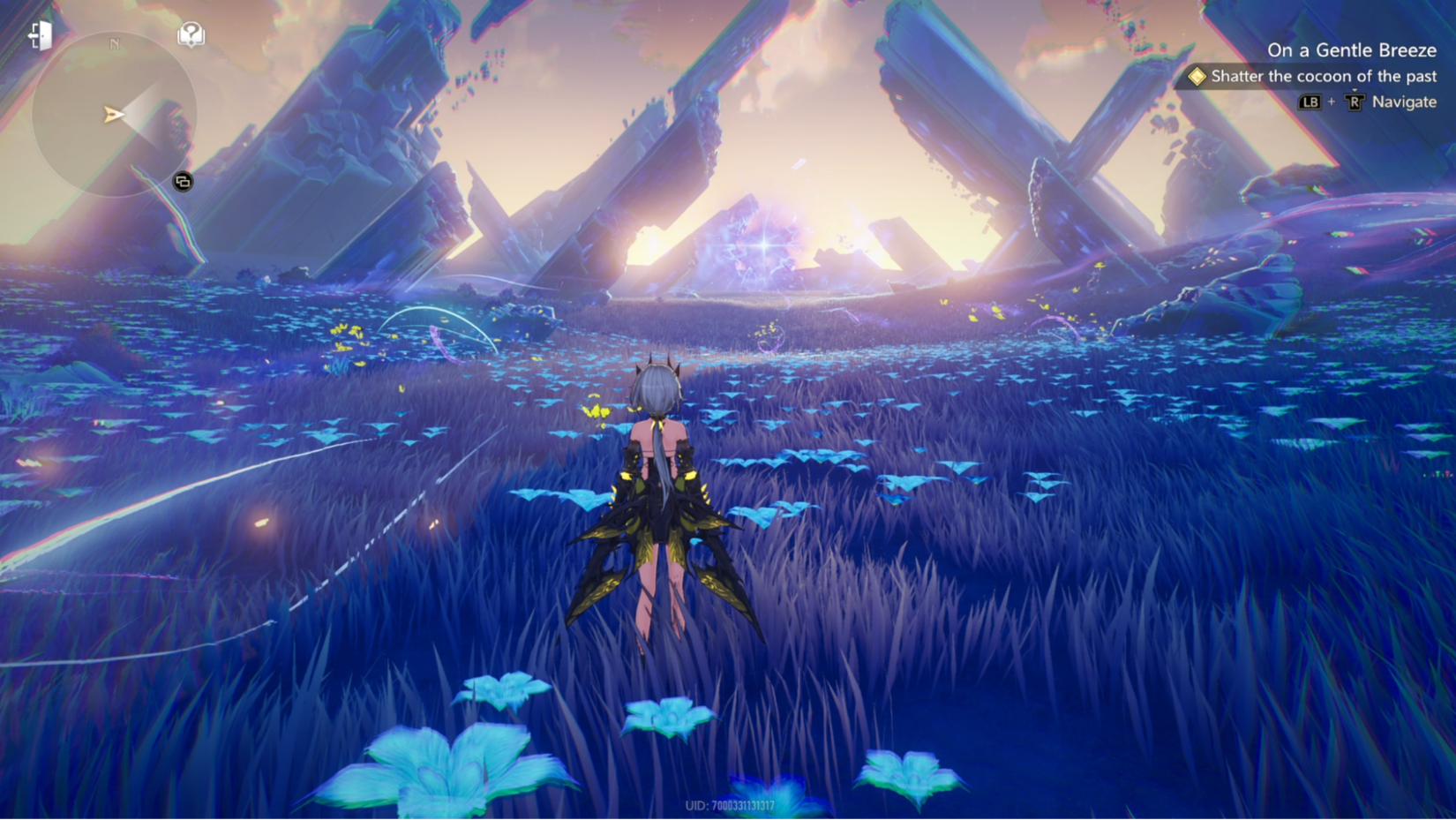Viewport: 1456px width, 820px height.
Task: Click the R right-stick button prompt
Action: pos(1356,102)
